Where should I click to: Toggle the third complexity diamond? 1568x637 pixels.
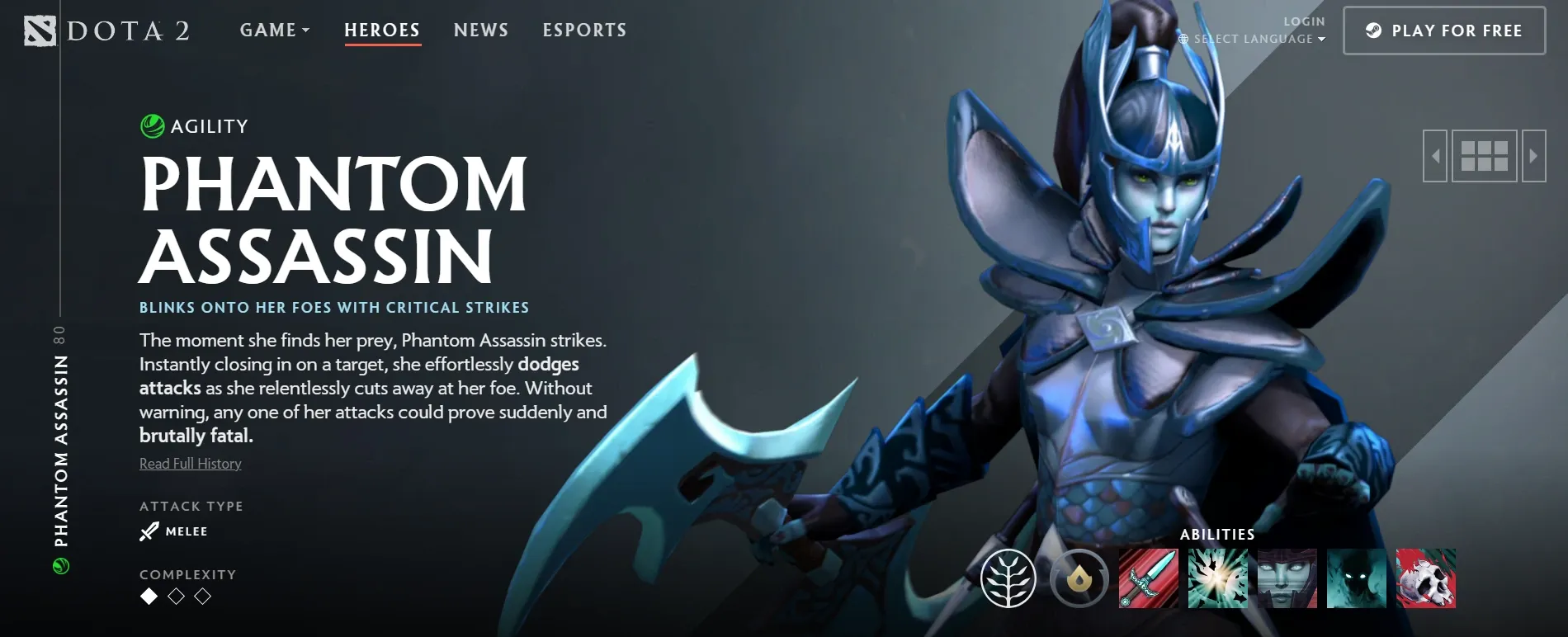(203, 596)
